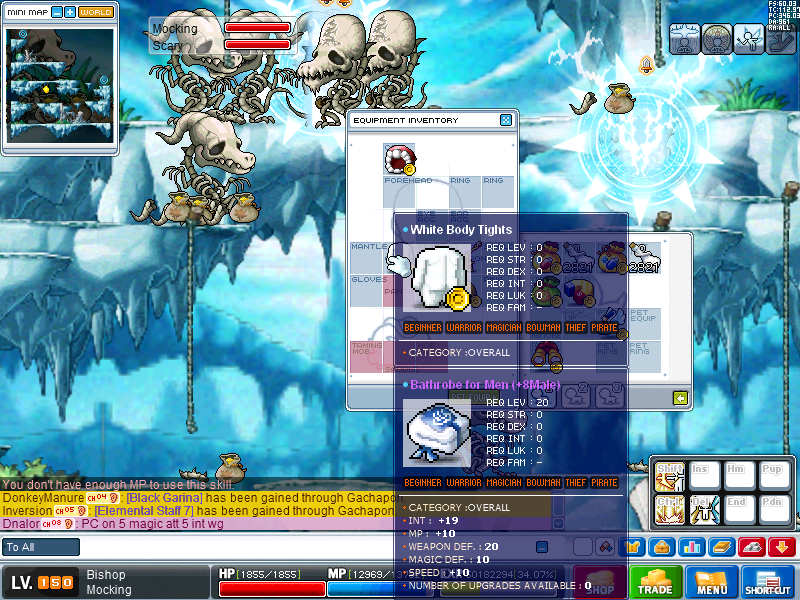Expand the minimap with the plus button
800x600 pixels.
pyautogui.click(x=70, y=12)
